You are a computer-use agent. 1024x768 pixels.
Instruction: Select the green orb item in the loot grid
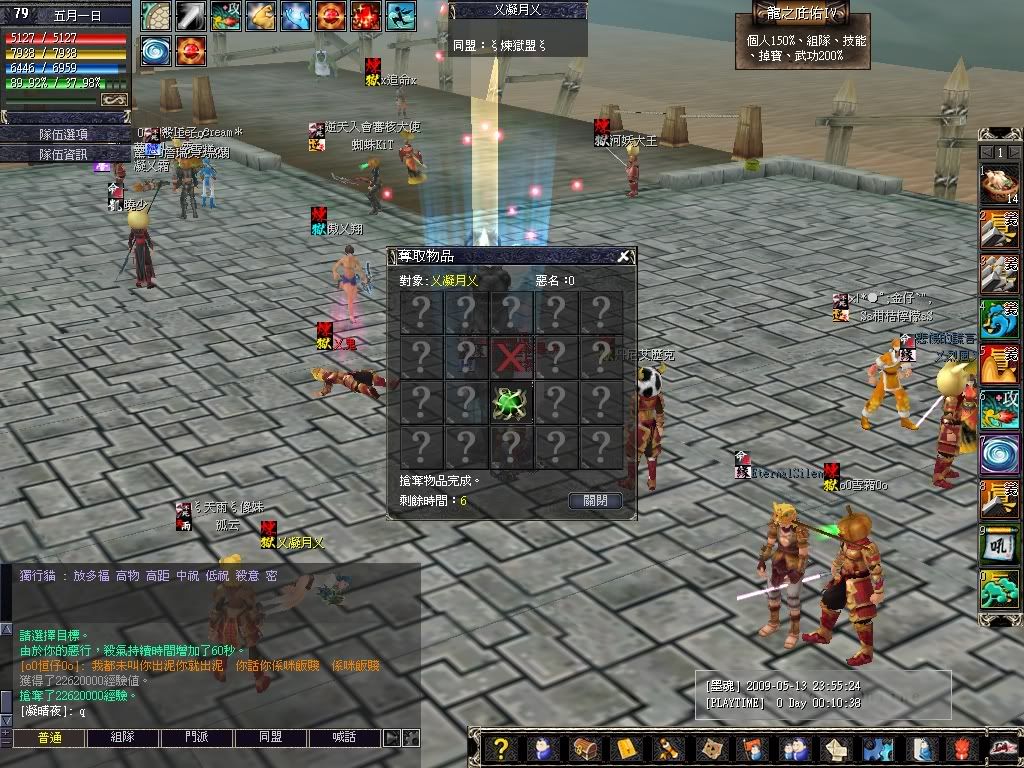pos(511,401)
